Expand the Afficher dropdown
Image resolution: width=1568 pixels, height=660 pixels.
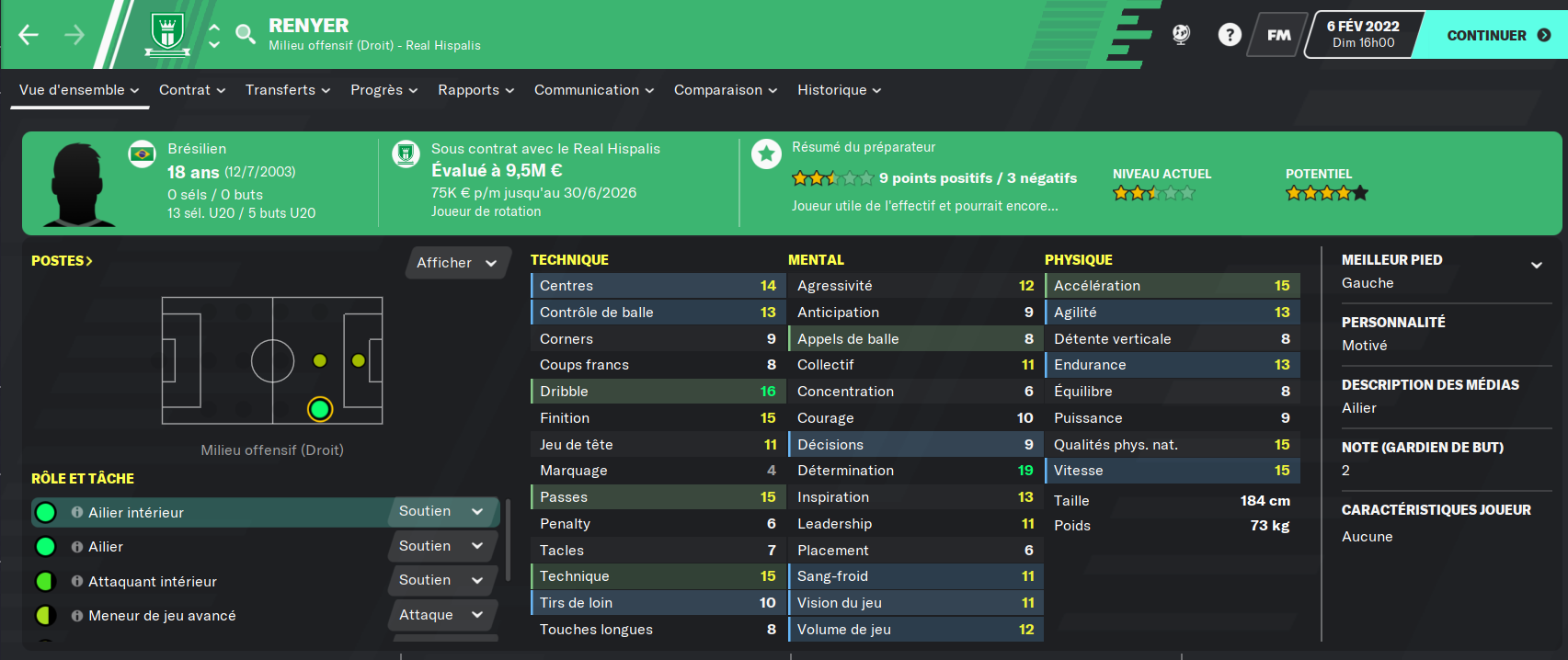click(x=456, y=263)
